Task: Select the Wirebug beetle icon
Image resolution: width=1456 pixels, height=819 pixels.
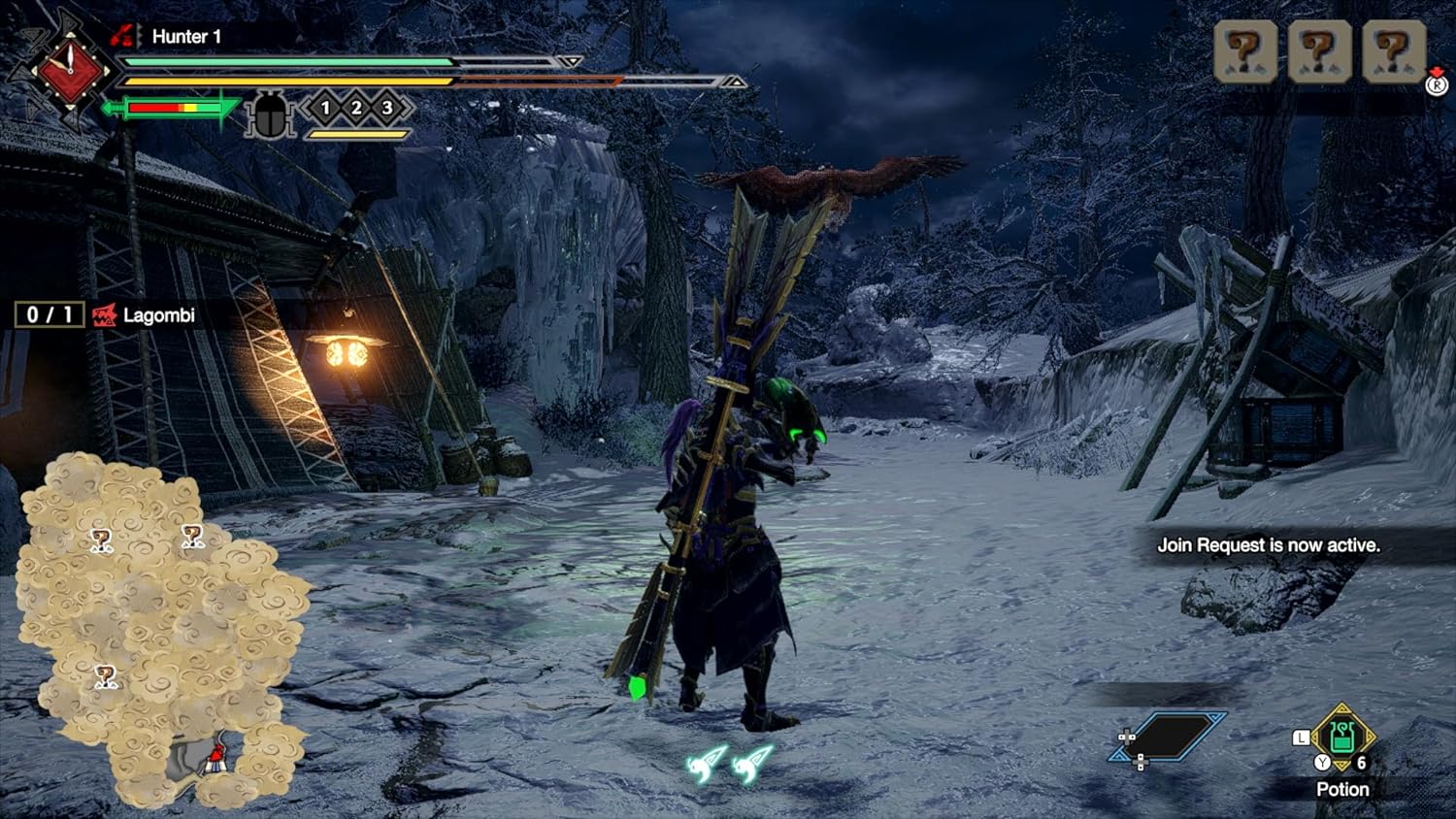Action: click(x=269, y=115)
